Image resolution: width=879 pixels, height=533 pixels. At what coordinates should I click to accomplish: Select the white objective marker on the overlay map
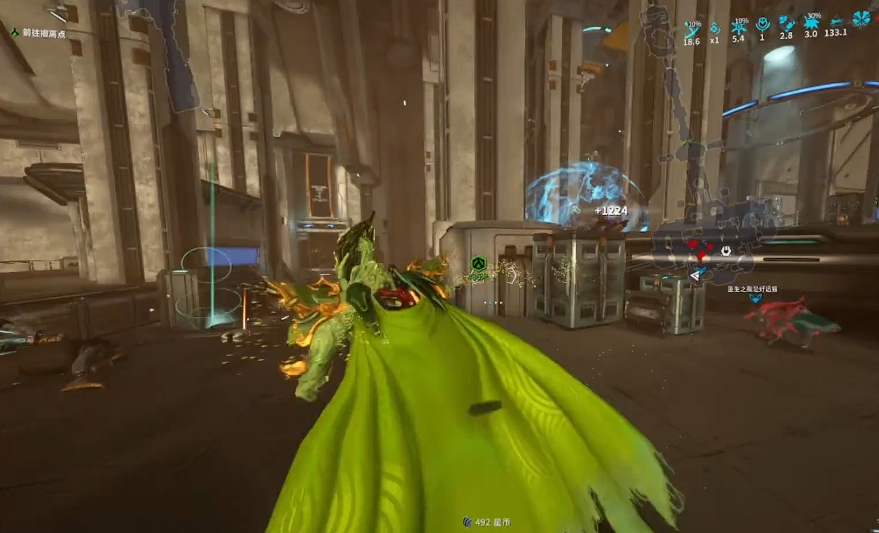pos(725,251)
